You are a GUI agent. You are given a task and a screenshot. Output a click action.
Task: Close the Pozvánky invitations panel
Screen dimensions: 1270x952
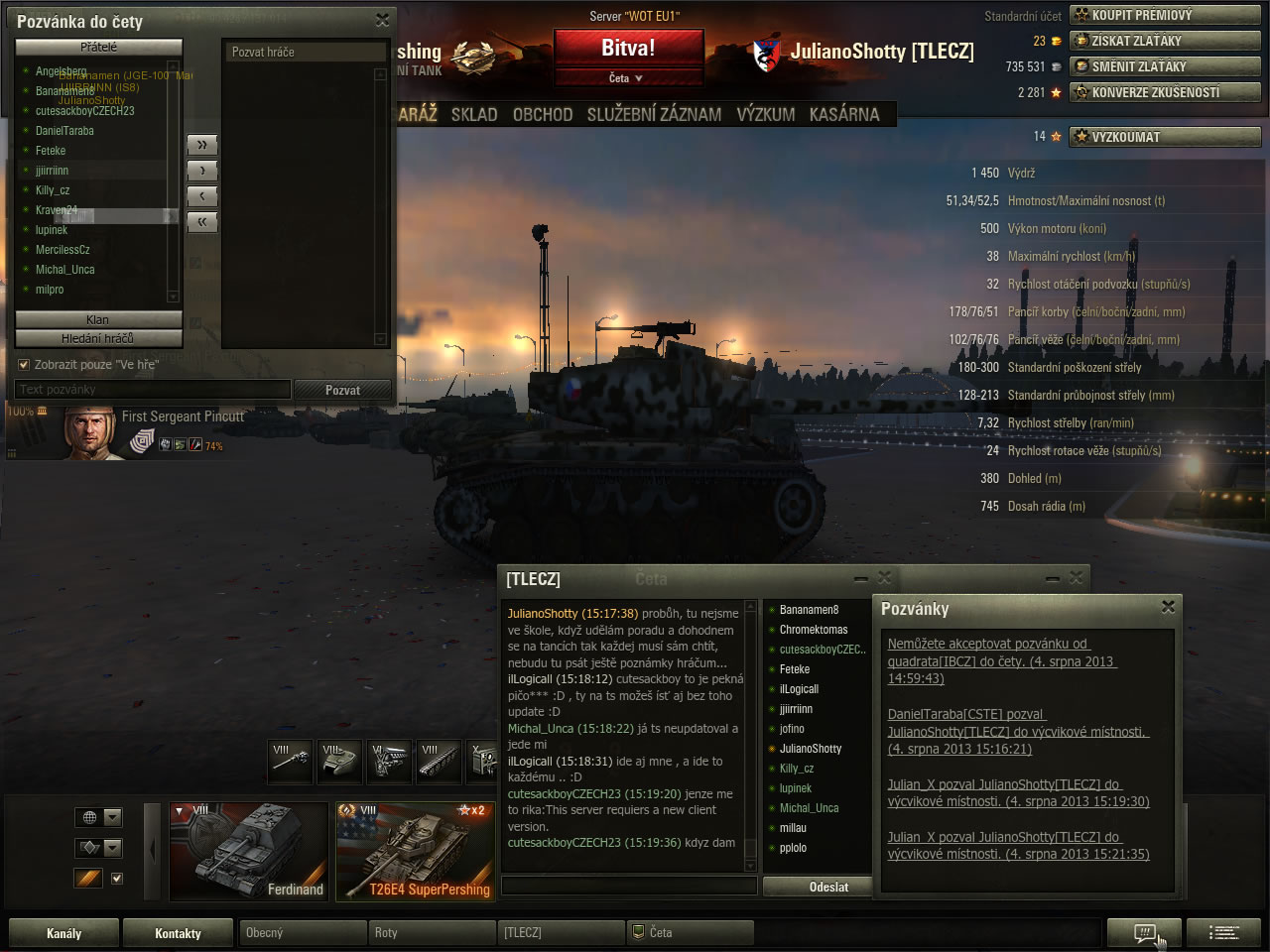(1168, 607)
